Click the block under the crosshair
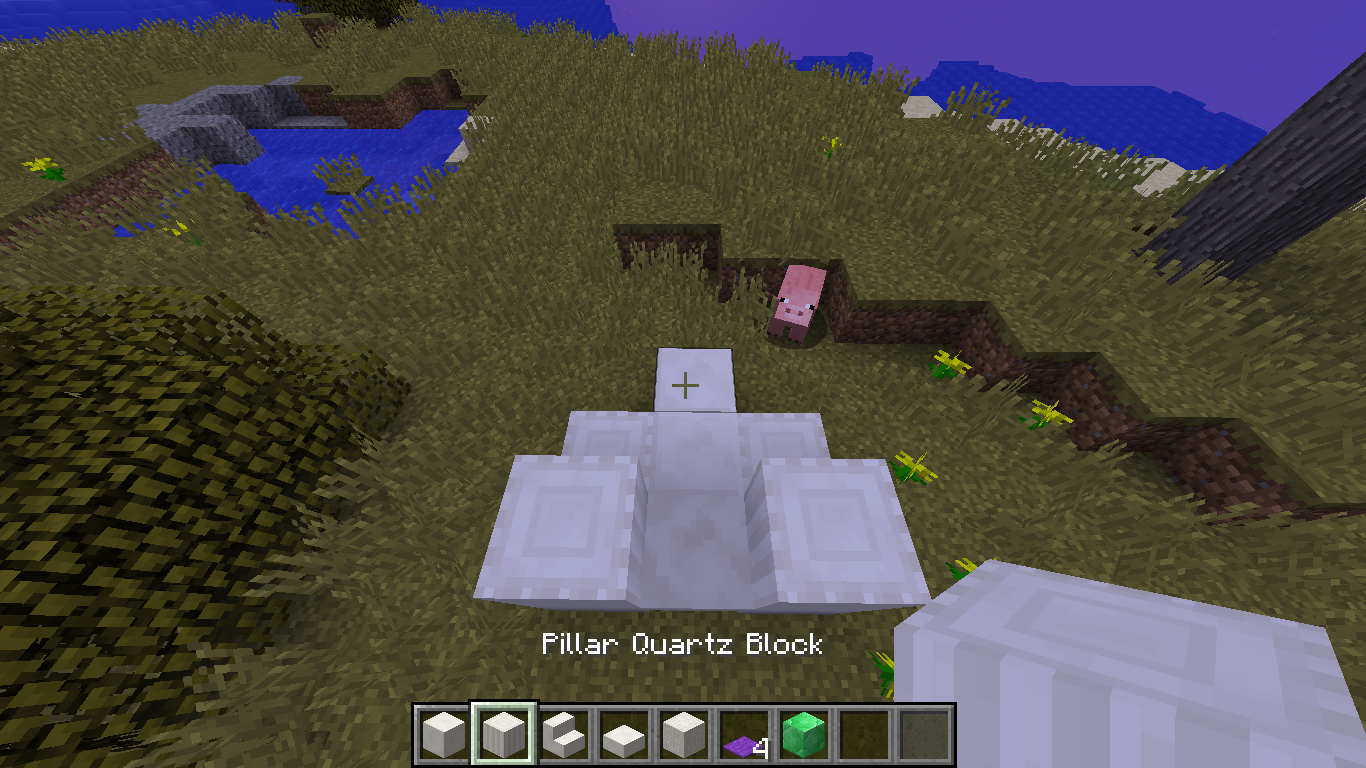This screenshot has width=1366, height=768. coord(686,383)
